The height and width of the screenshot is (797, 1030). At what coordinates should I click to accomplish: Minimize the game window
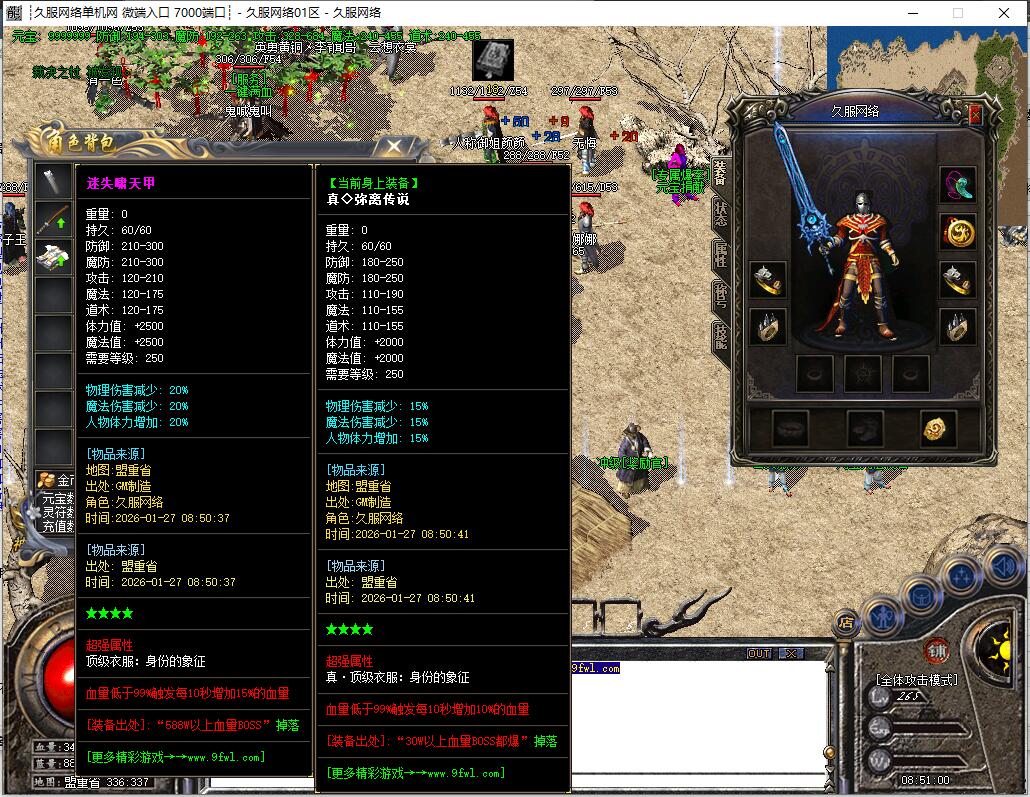click(912, 13)
